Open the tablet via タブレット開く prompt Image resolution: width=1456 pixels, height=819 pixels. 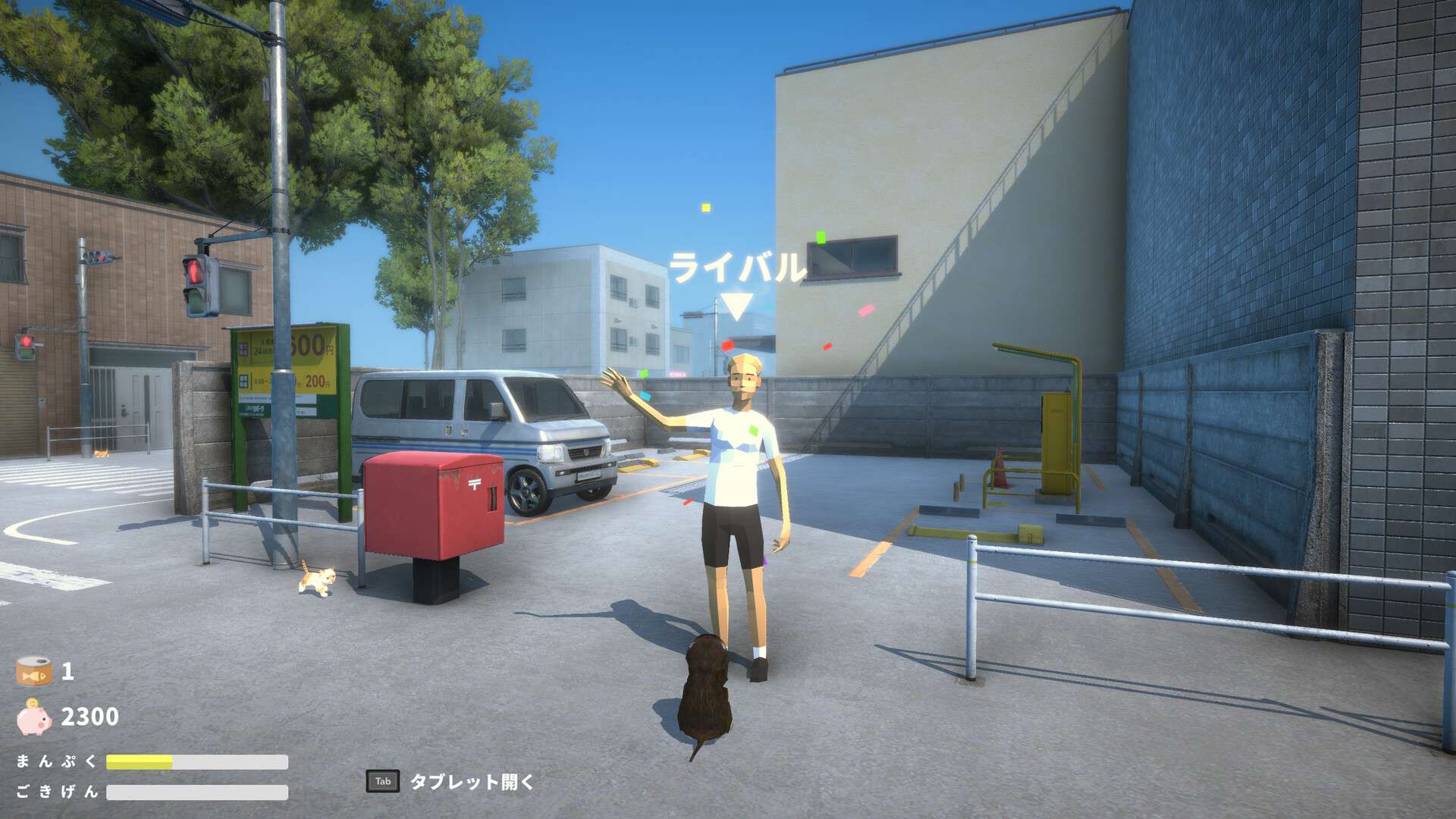472,783
